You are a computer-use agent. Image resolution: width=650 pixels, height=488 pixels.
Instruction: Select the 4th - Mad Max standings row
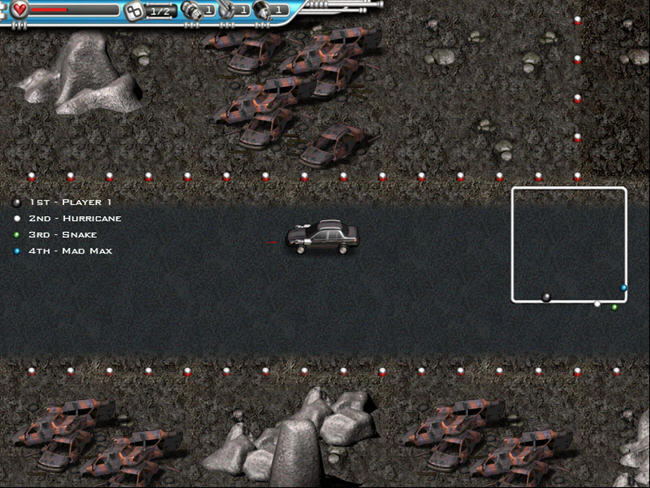tap(70, 250)
